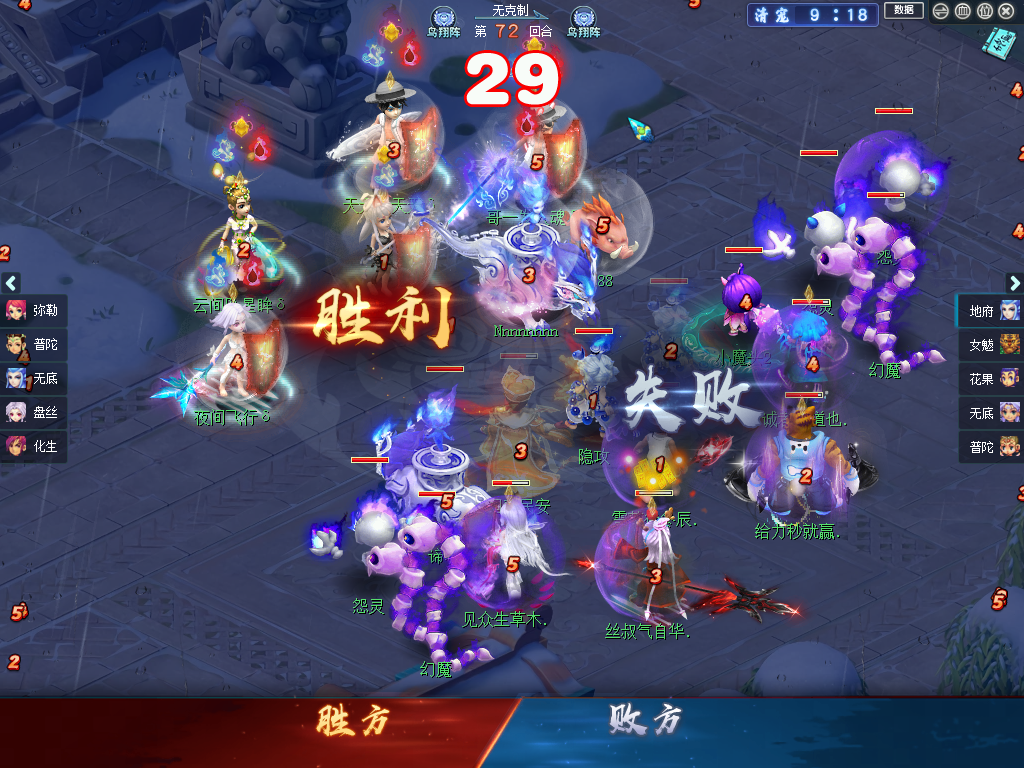Select the 弥勒 player entry
The height and width of the screenshot is (768, 1024).
coord(34,310)
